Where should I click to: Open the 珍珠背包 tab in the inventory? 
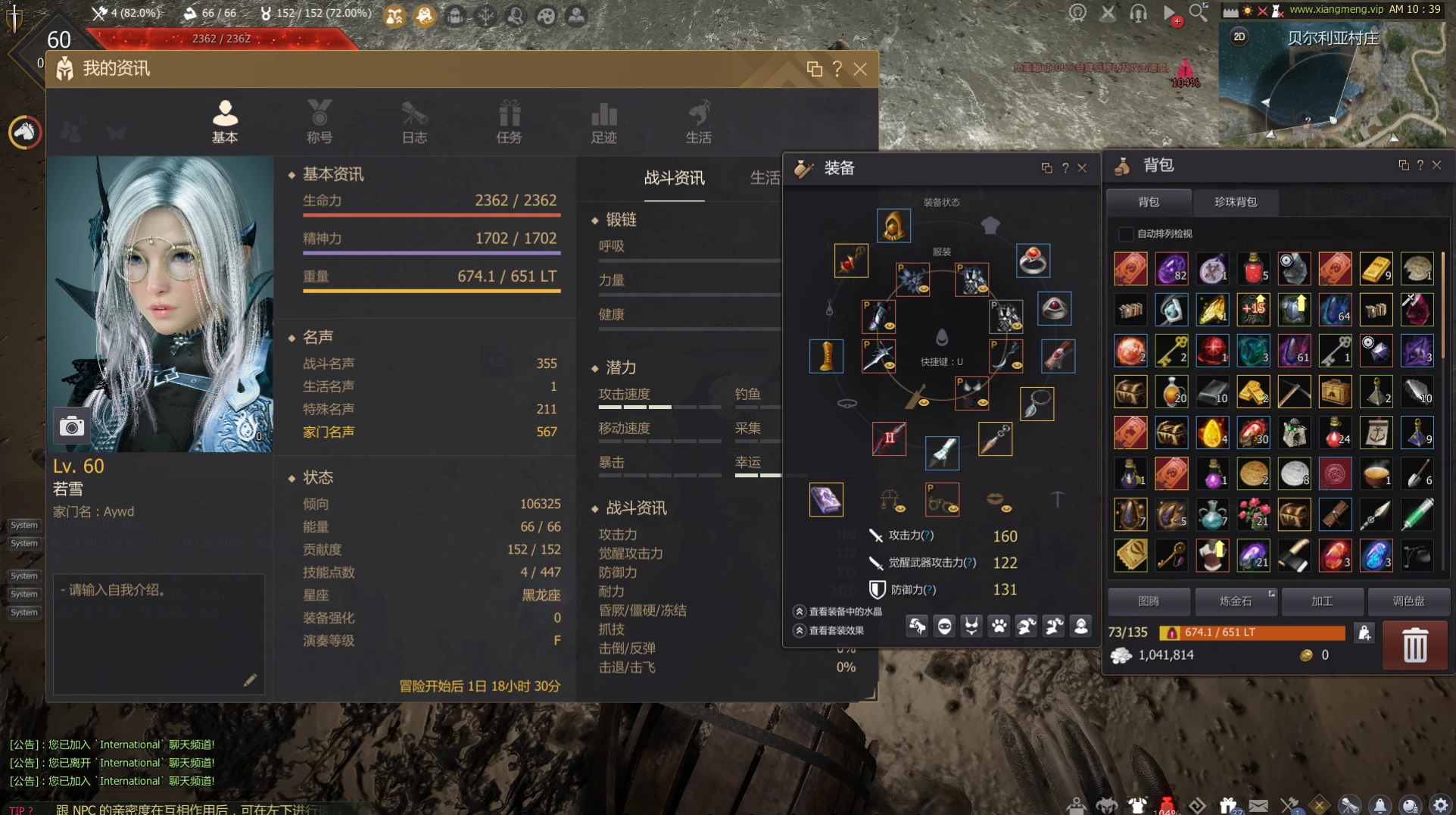(x=1235, y=203)
